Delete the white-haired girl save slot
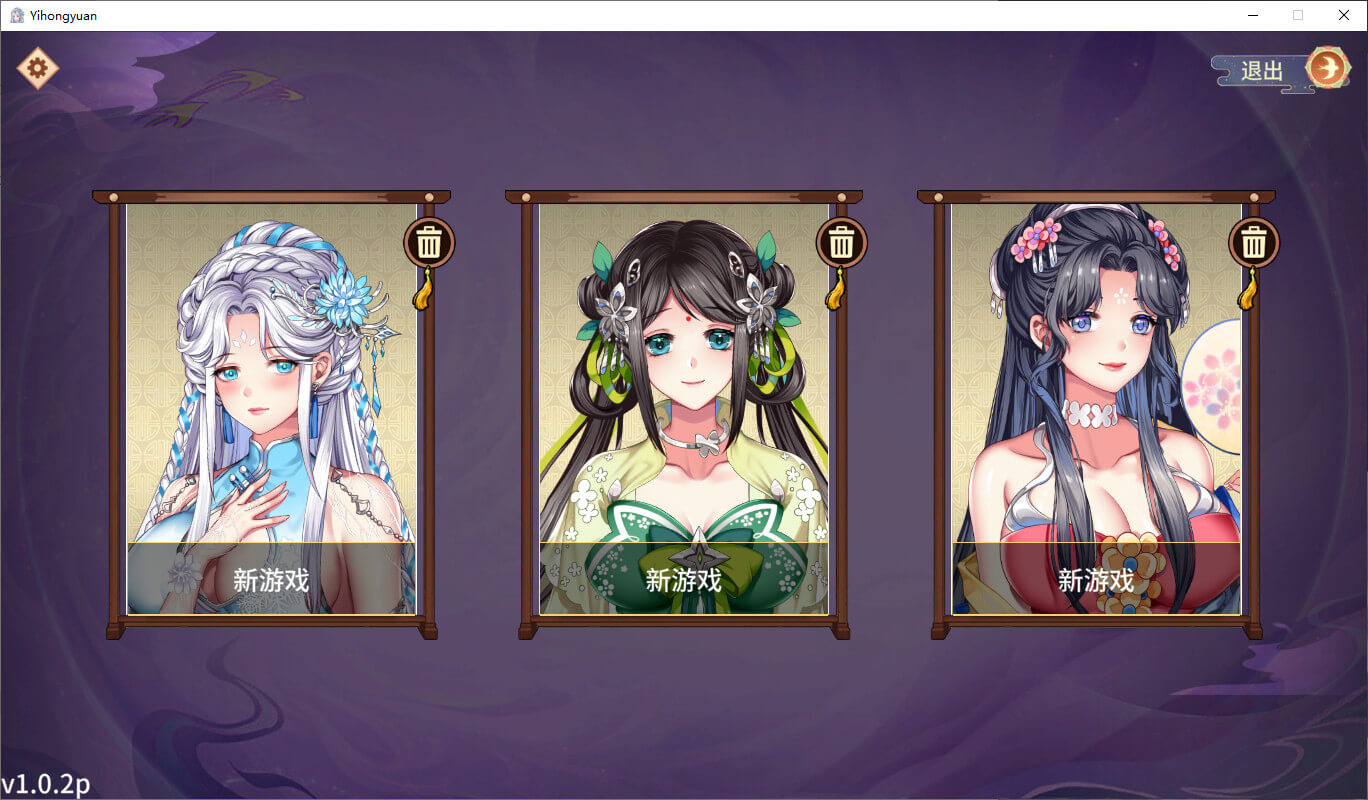This screenshot has height=800, width=1368. tap(429, 242)
